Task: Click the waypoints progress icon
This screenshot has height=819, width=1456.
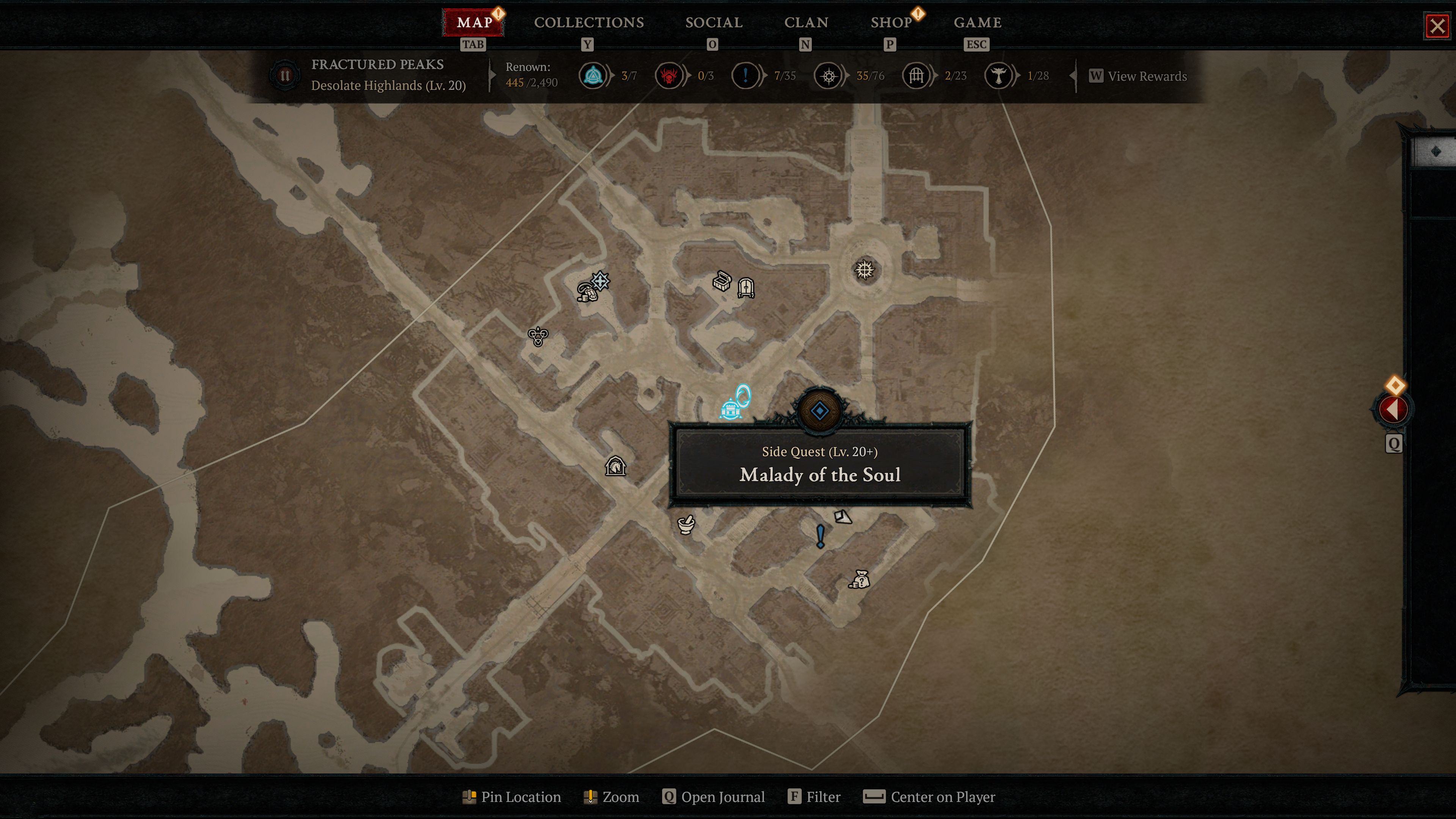Action: (593, 76)
